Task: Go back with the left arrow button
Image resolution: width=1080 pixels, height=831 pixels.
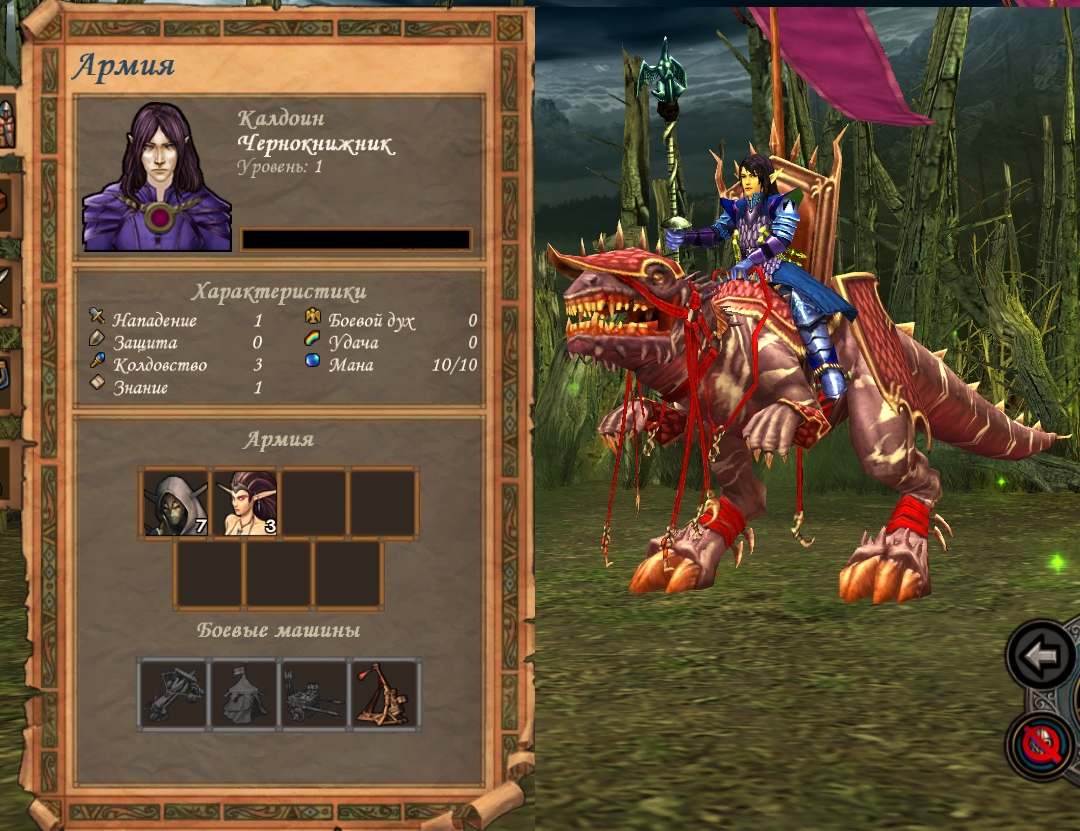Action: click(1040, 656)
